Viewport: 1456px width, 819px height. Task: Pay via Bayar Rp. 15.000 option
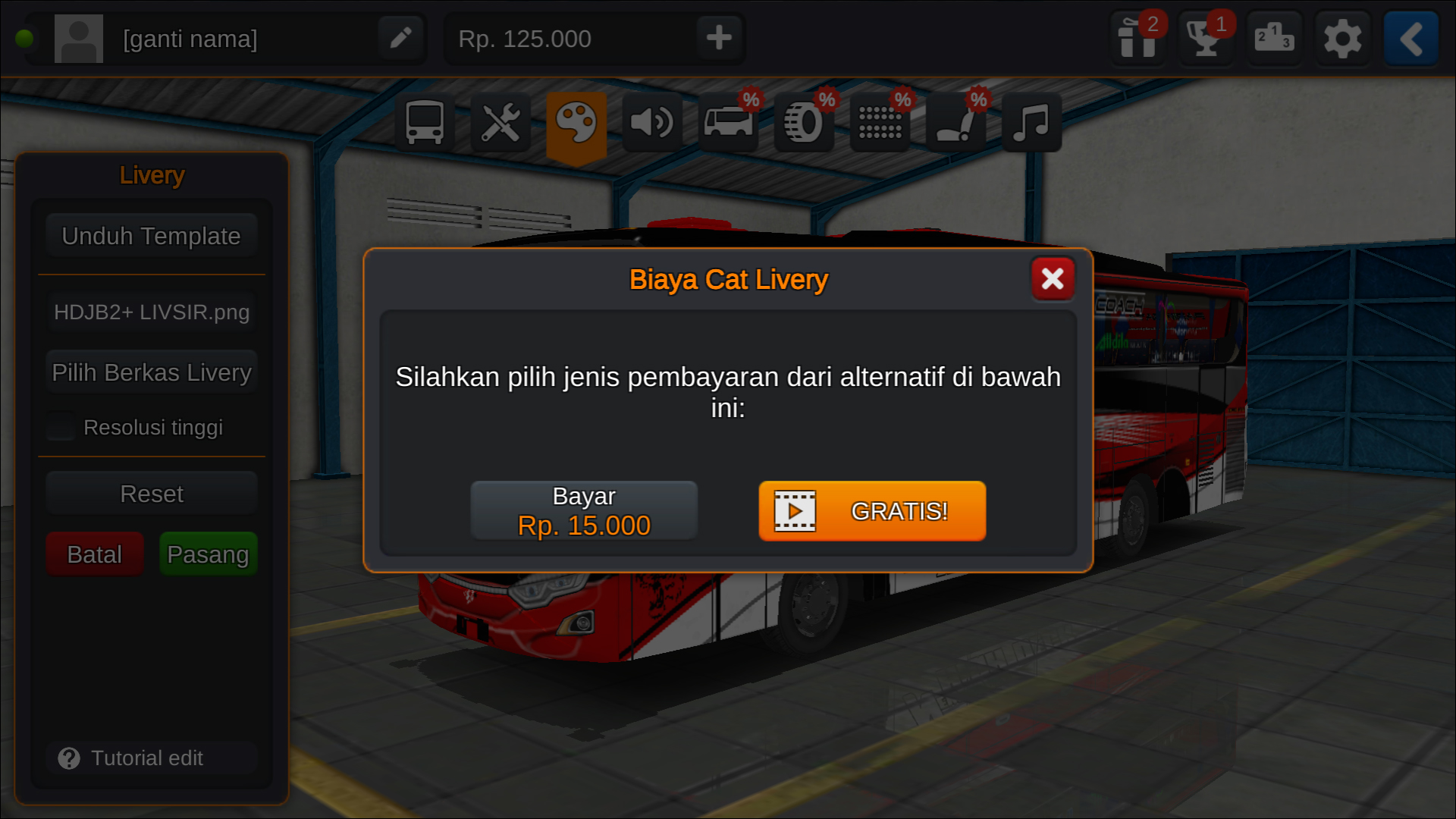[584, 510]
